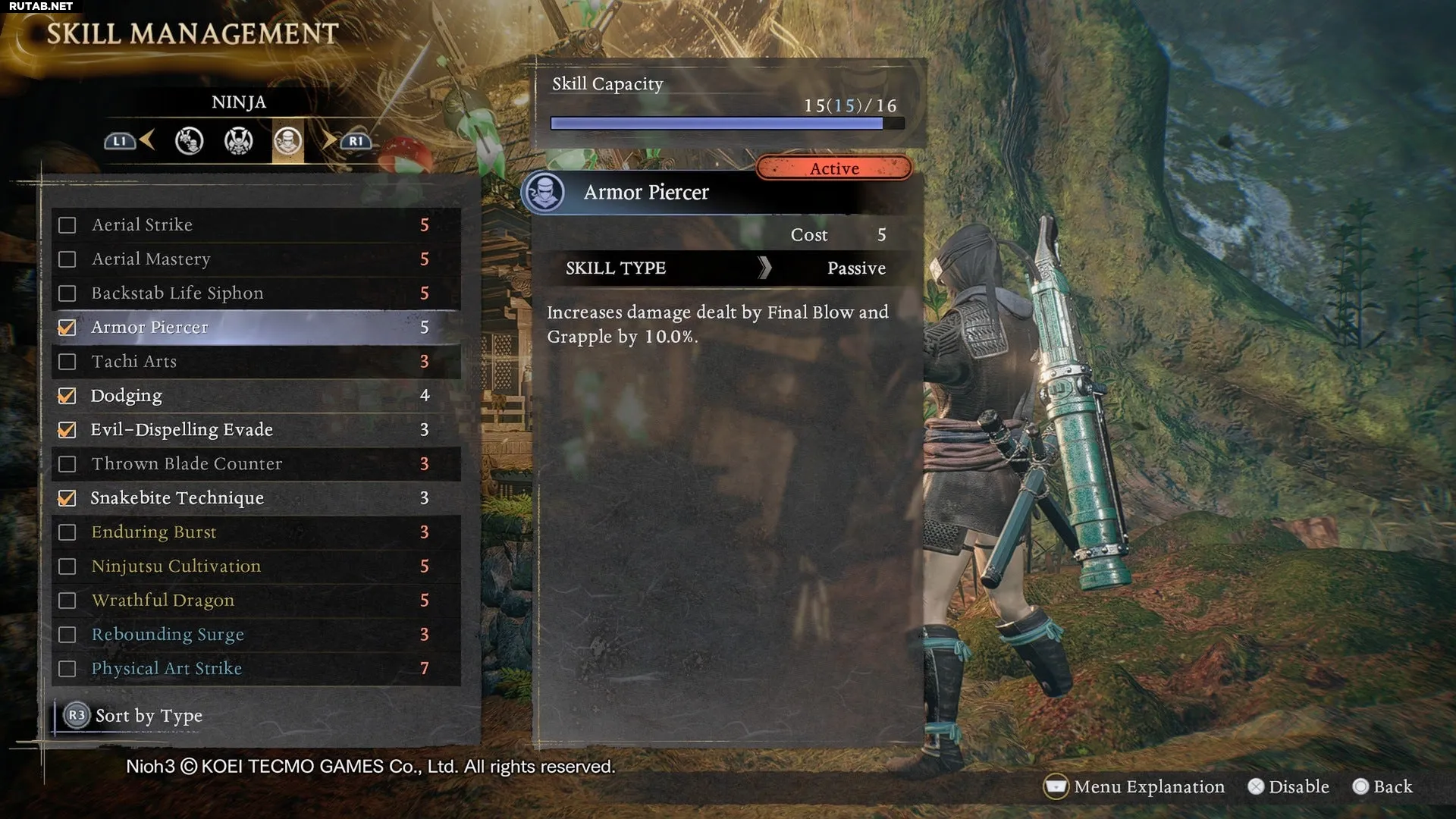Open the second skill category tab
The width and height of the screenshot is (1456, 819).
coord(238,141)
